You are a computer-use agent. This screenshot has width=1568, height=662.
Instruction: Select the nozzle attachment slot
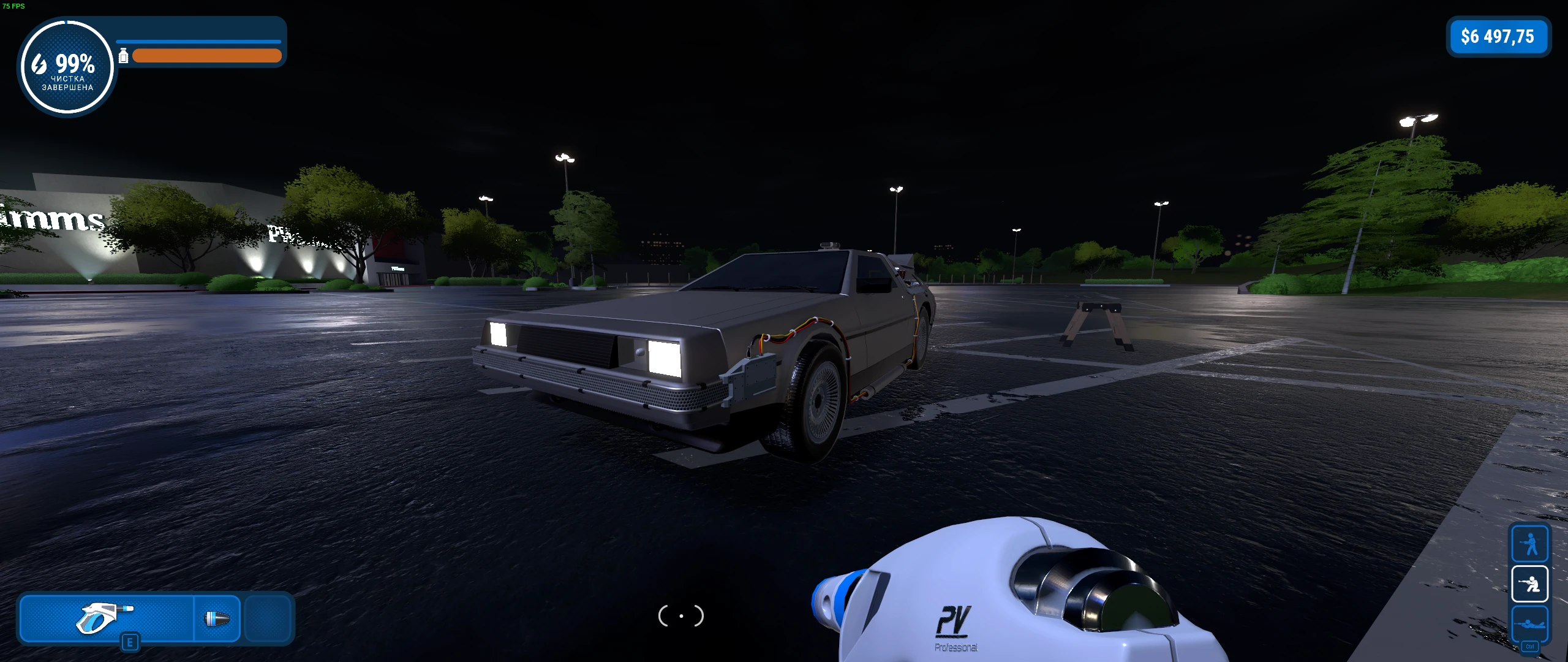[217, 618]
